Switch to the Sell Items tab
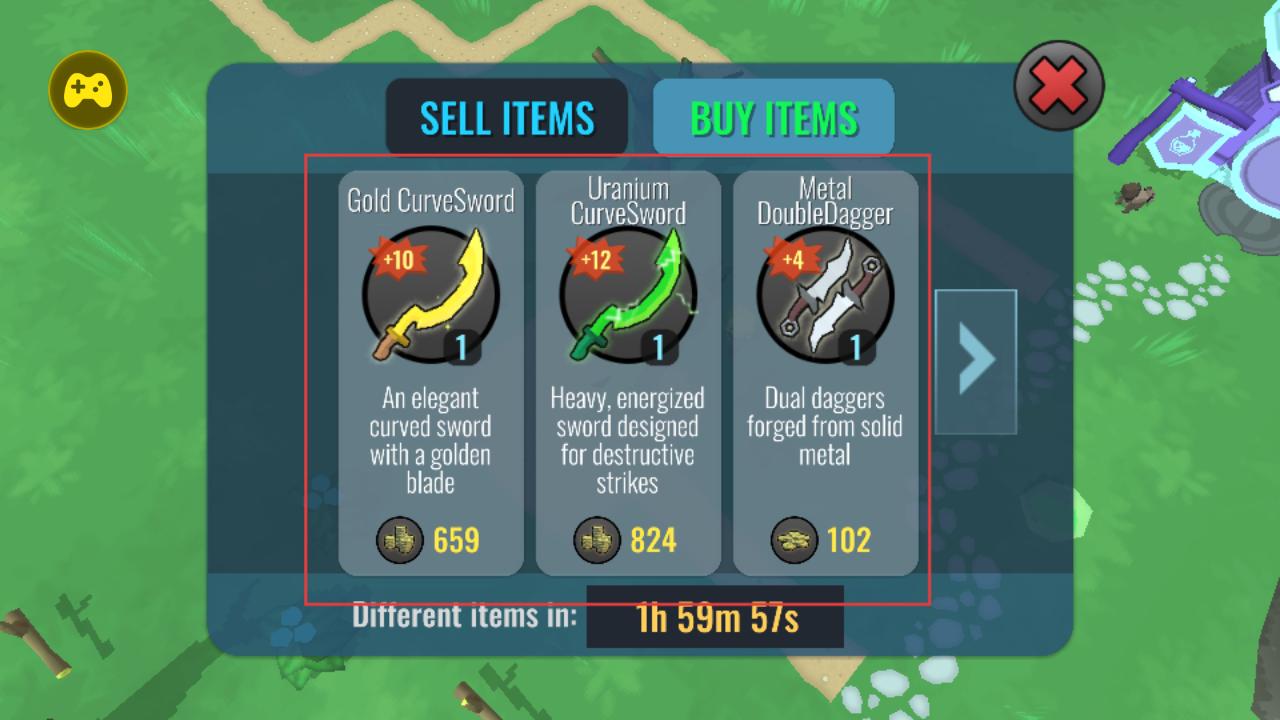1280x720 pixels. click(x=507, y=118)
